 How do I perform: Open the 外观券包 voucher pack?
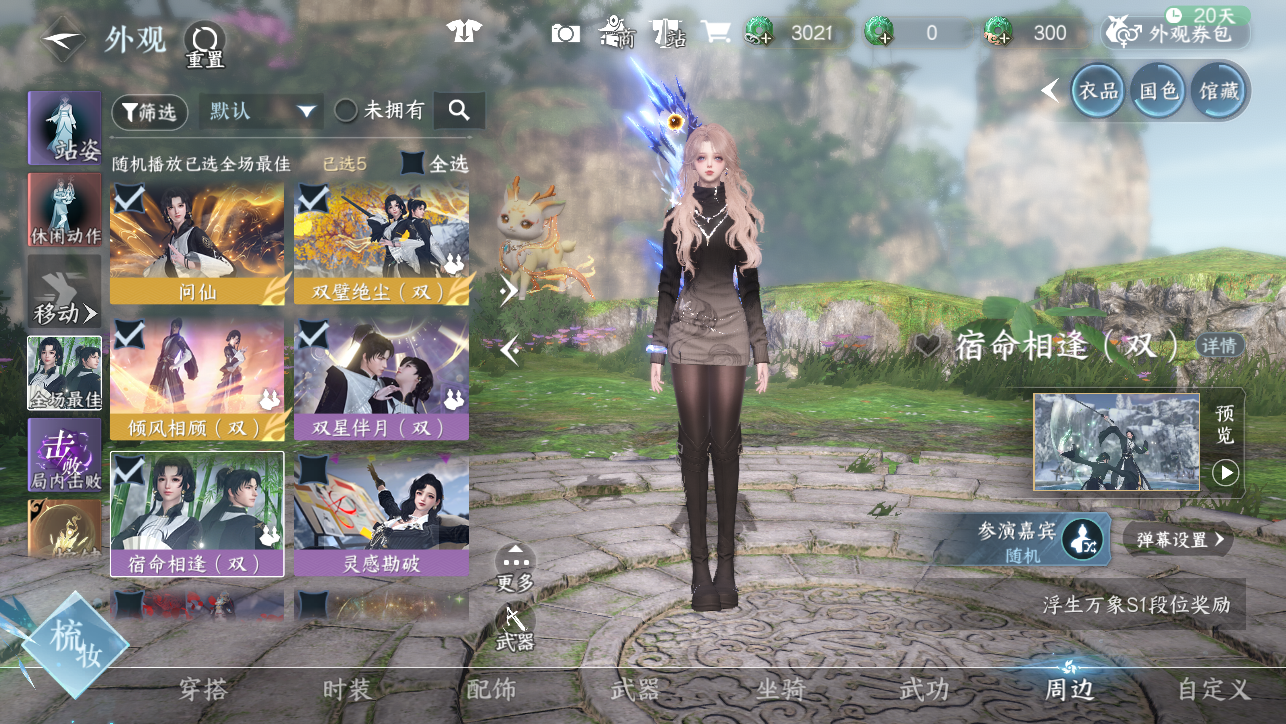coord(1177,33)
